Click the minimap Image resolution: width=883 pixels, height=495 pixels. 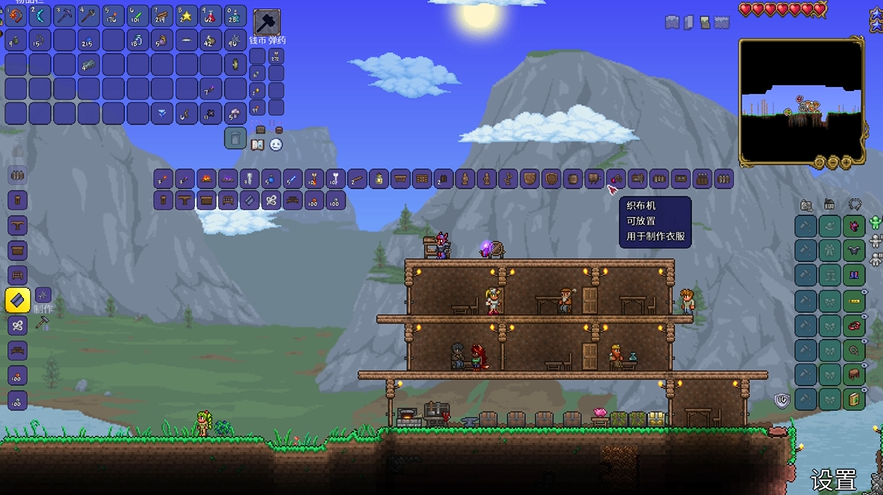[x=800, y=100]
